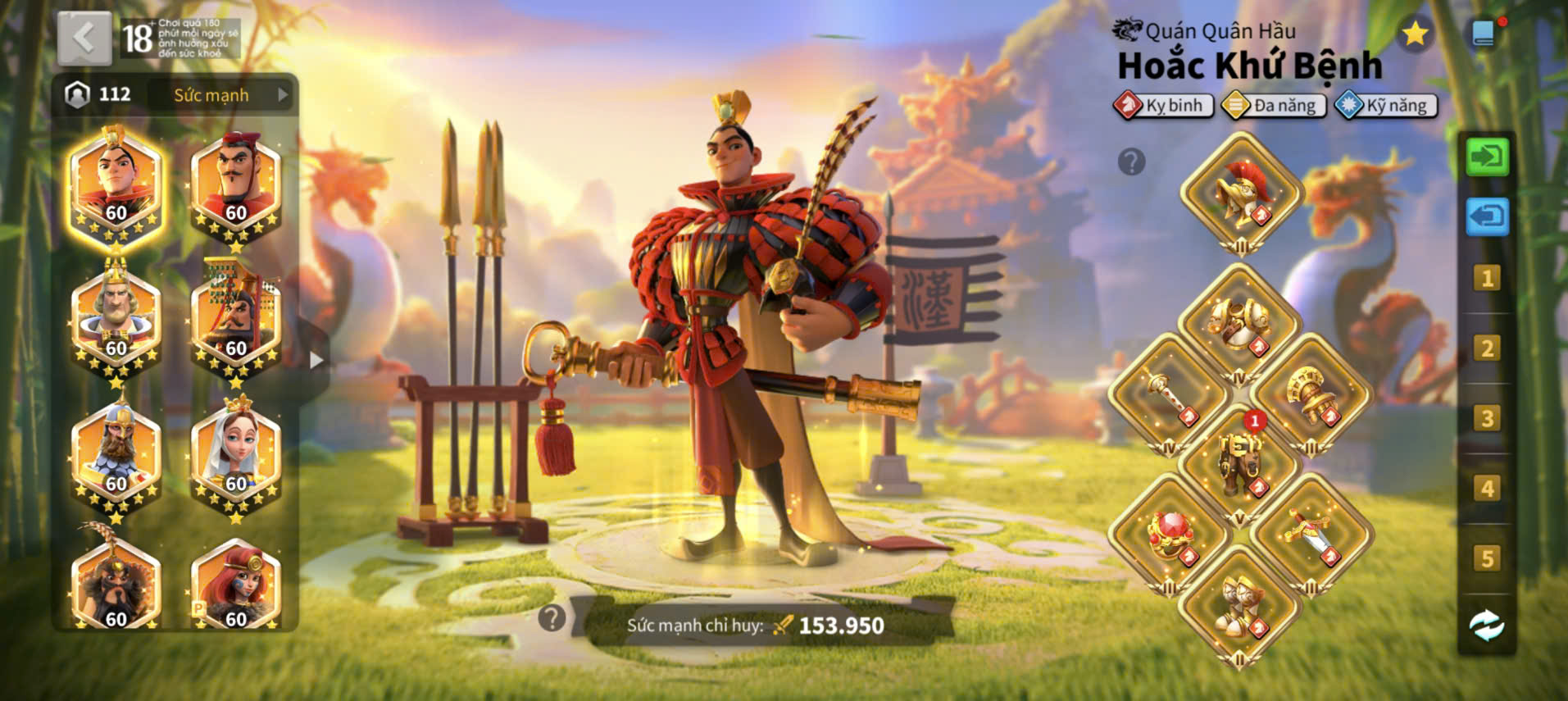Select the armored horse mount slot

[x=1239, y=465]
